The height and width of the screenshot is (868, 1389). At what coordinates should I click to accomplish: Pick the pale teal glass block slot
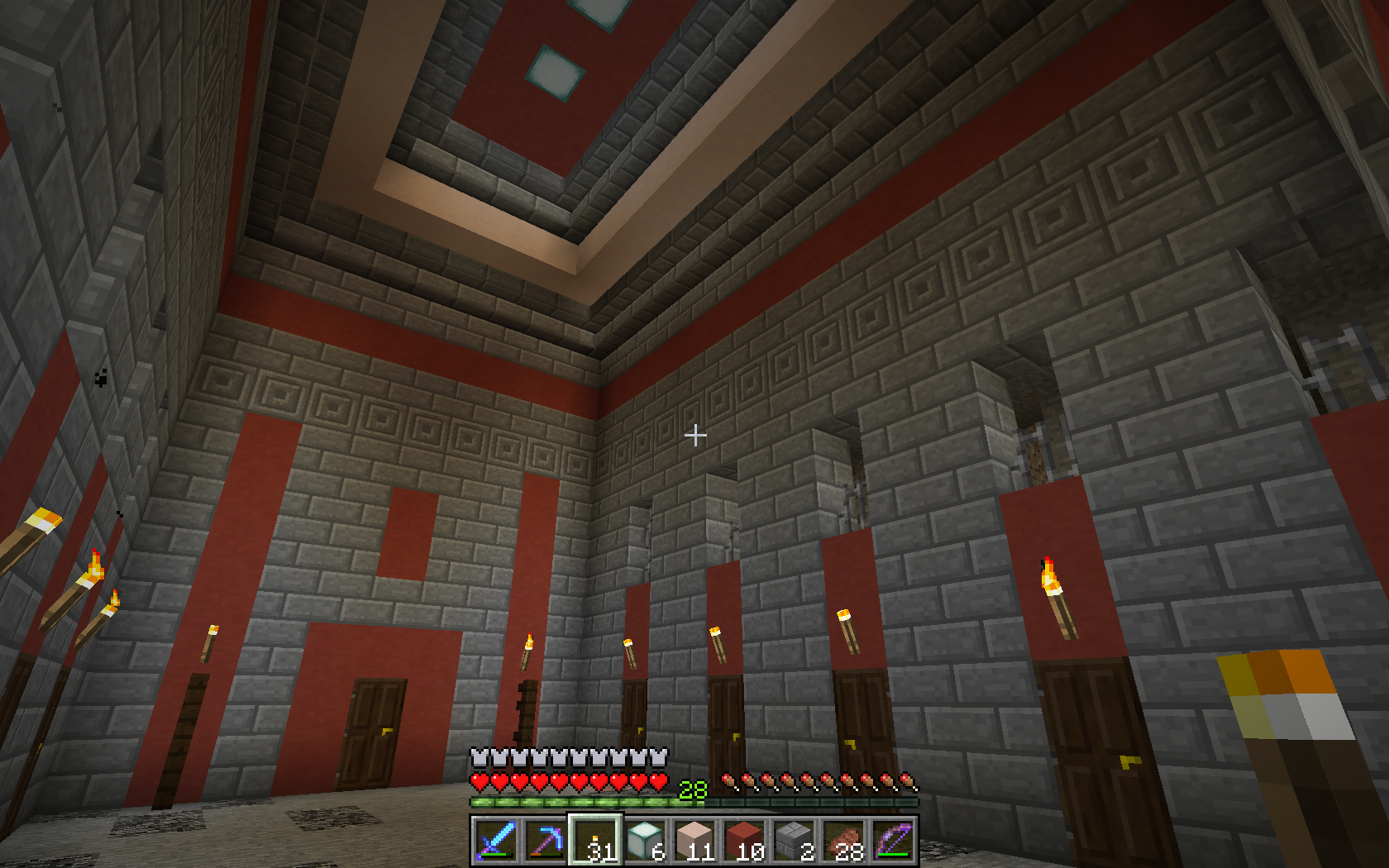click(644, 841)
